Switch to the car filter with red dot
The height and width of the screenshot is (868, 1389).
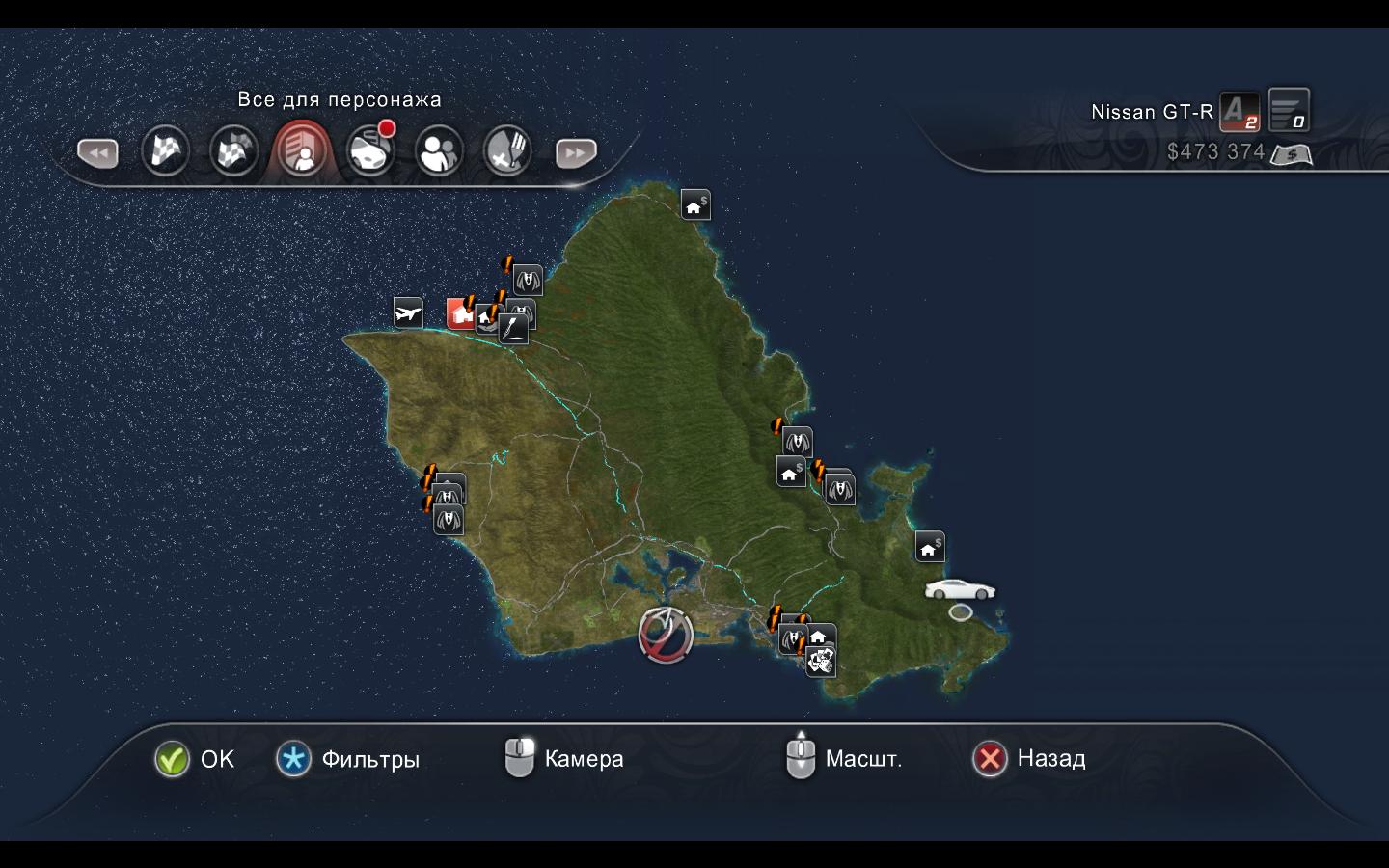click(370, 151)
